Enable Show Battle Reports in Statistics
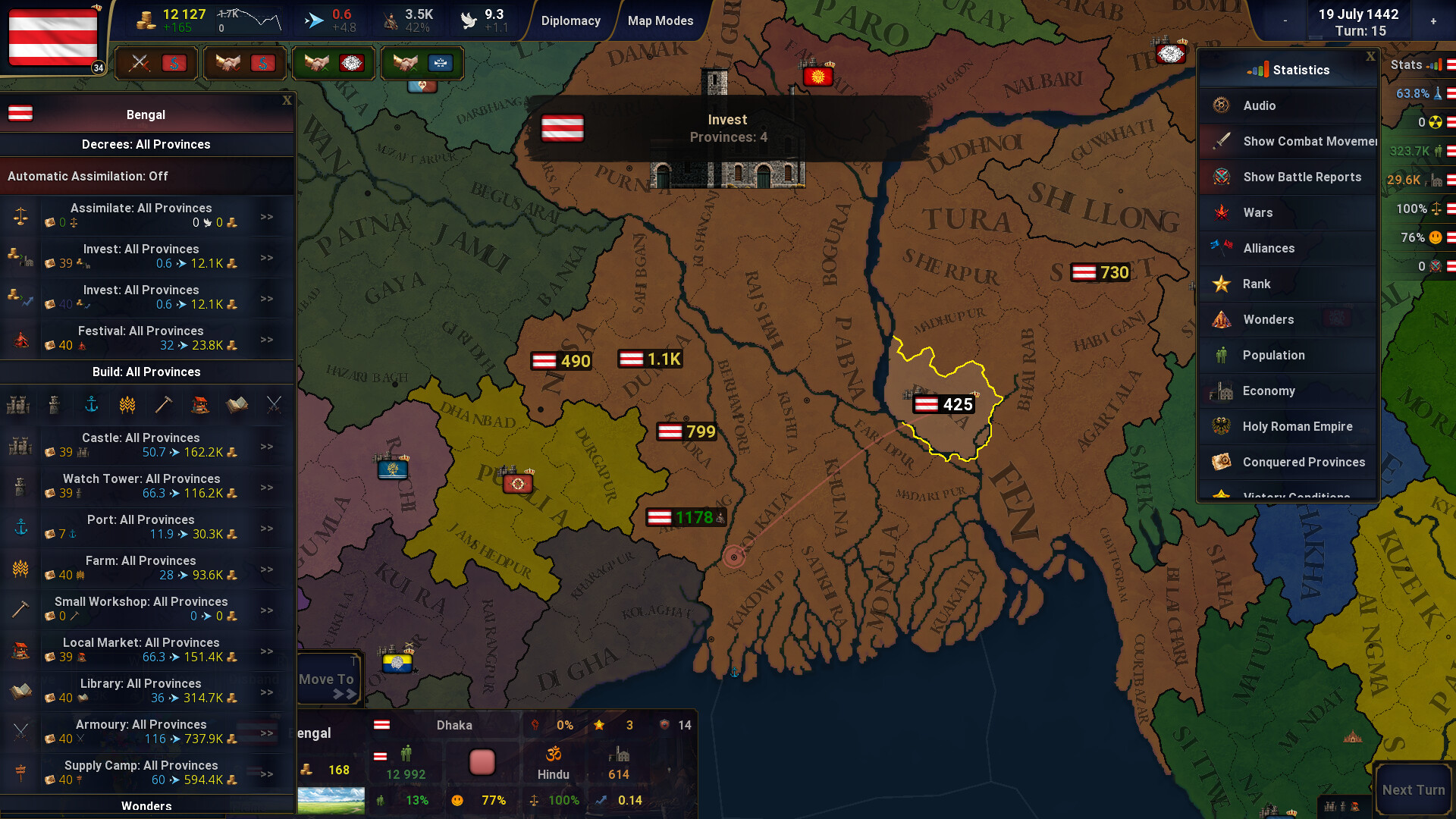The height and width of the screenshot is (819, 1456). click(x=1301, y=177)
